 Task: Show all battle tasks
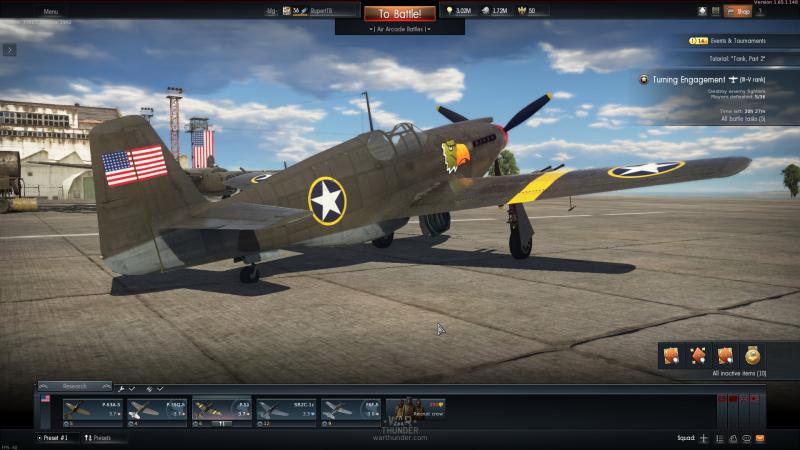click(743, 118)
